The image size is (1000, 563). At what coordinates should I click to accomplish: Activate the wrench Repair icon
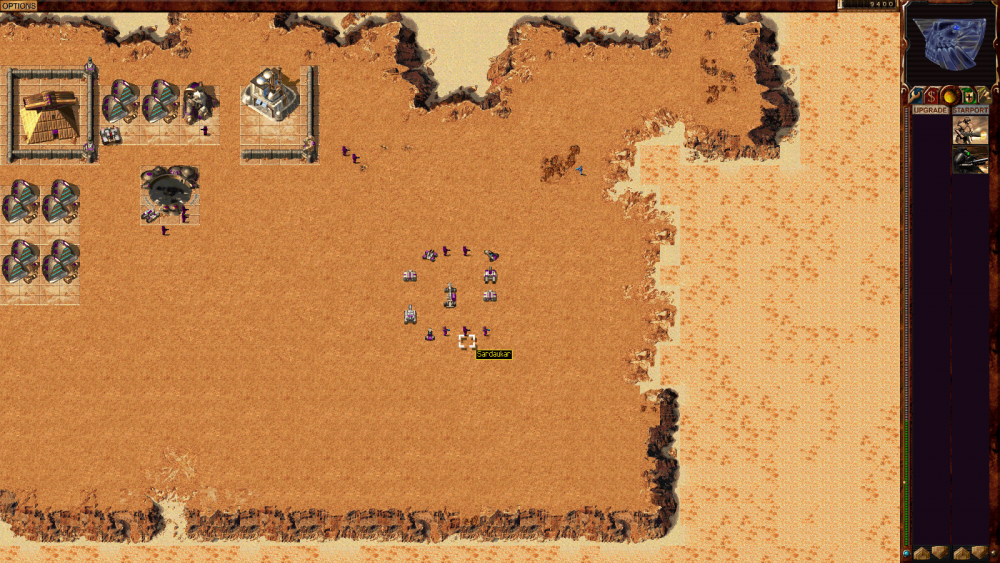coord(917,96)
